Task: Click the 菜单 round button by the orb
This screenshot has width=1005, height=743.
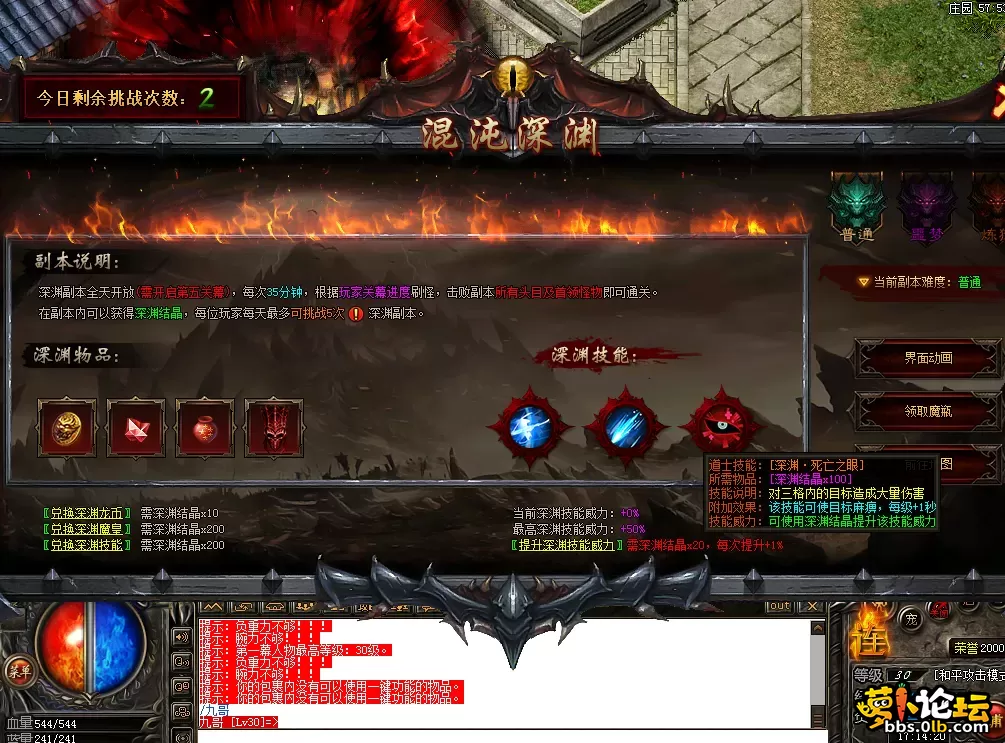Action: point(17,668)
